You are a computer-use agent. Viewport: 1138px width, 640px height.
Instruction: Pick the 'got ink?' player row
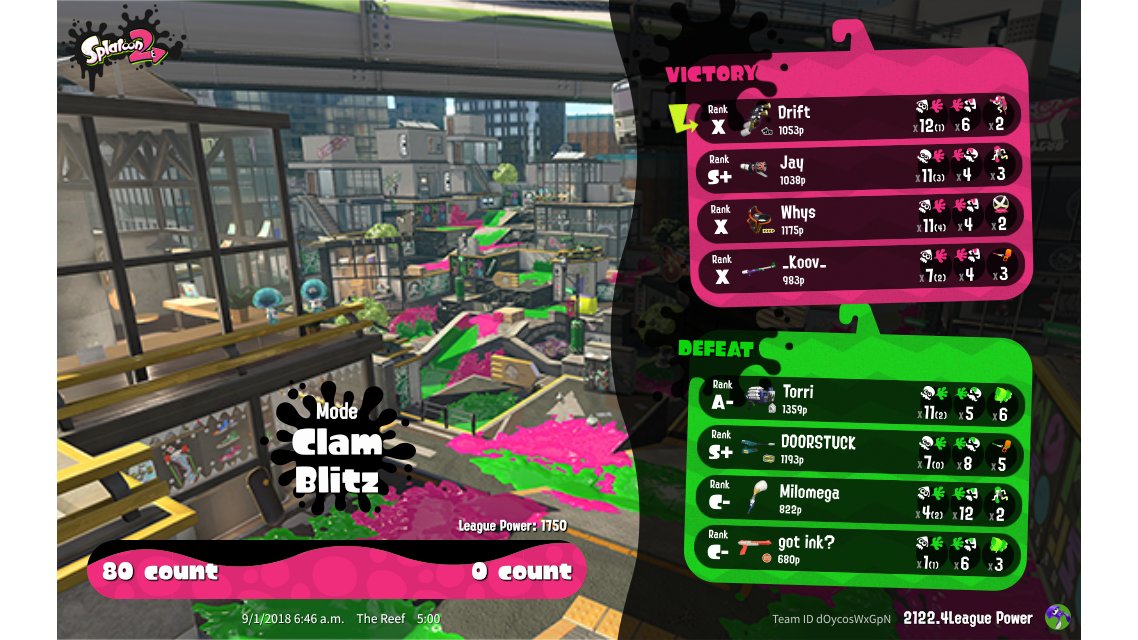pyautogui.click(x=862, y=548)
